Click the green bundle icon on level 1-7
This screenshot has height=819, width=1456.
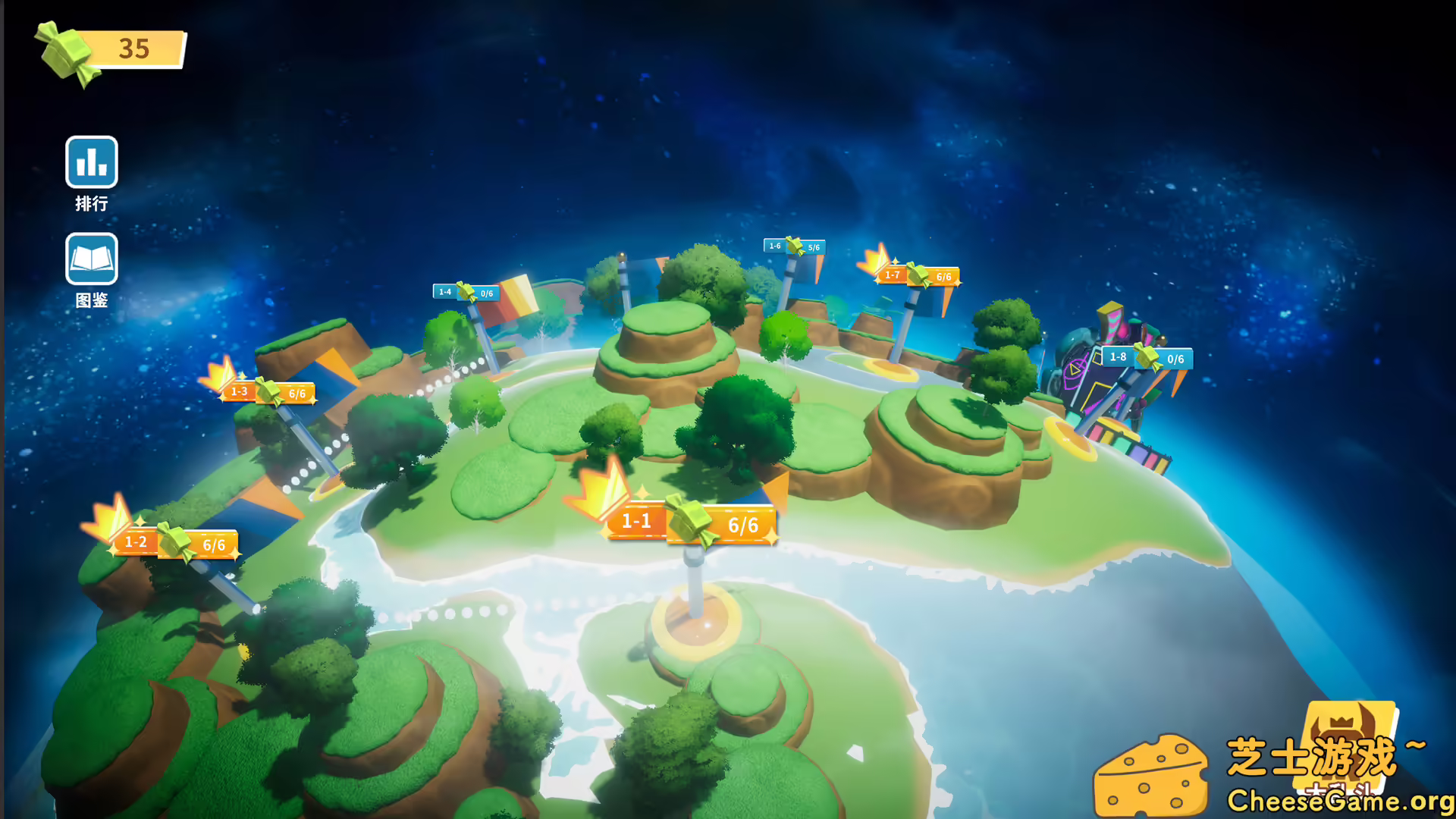(920, 275)
